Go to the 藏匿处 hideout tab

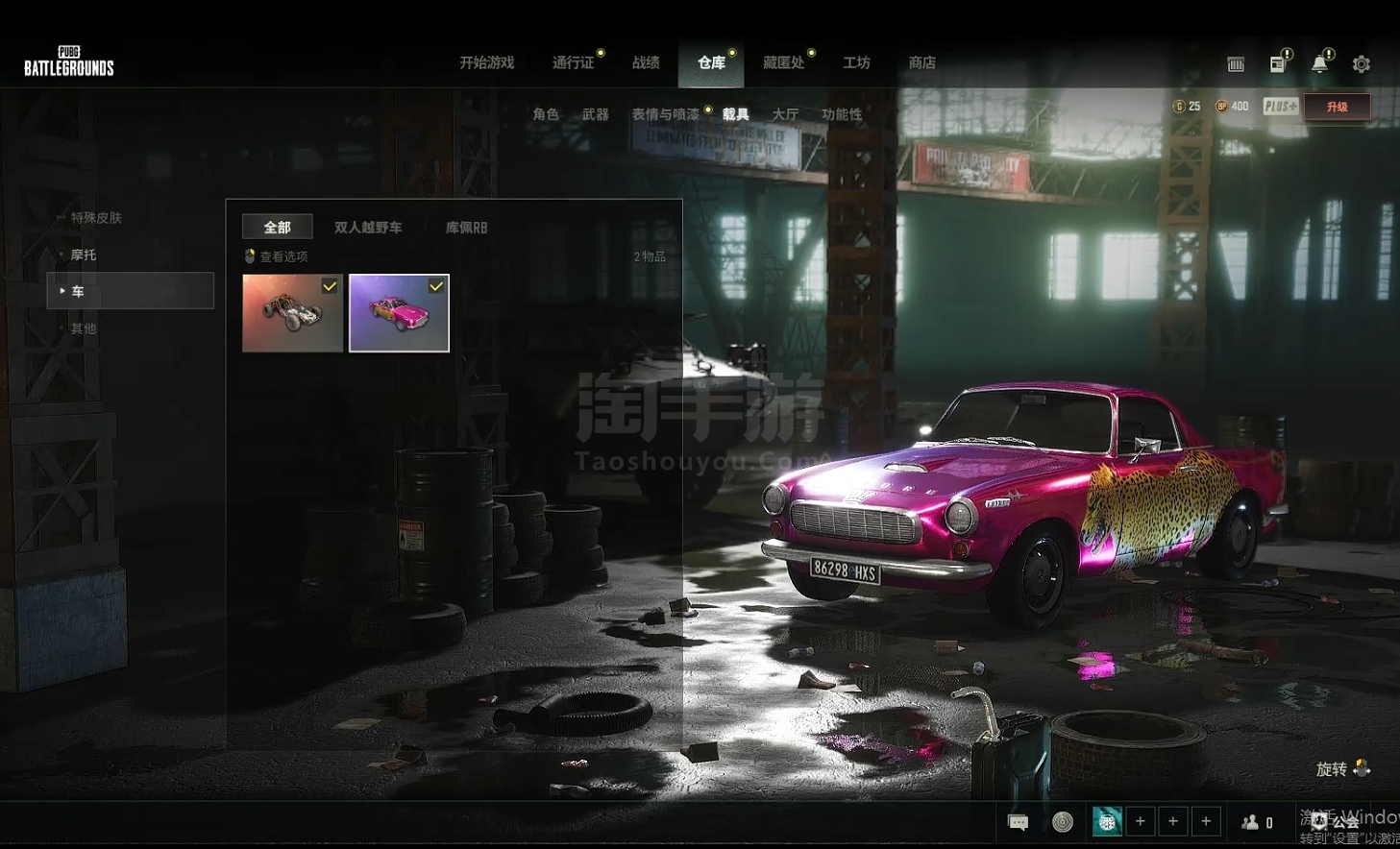point(783,62)
